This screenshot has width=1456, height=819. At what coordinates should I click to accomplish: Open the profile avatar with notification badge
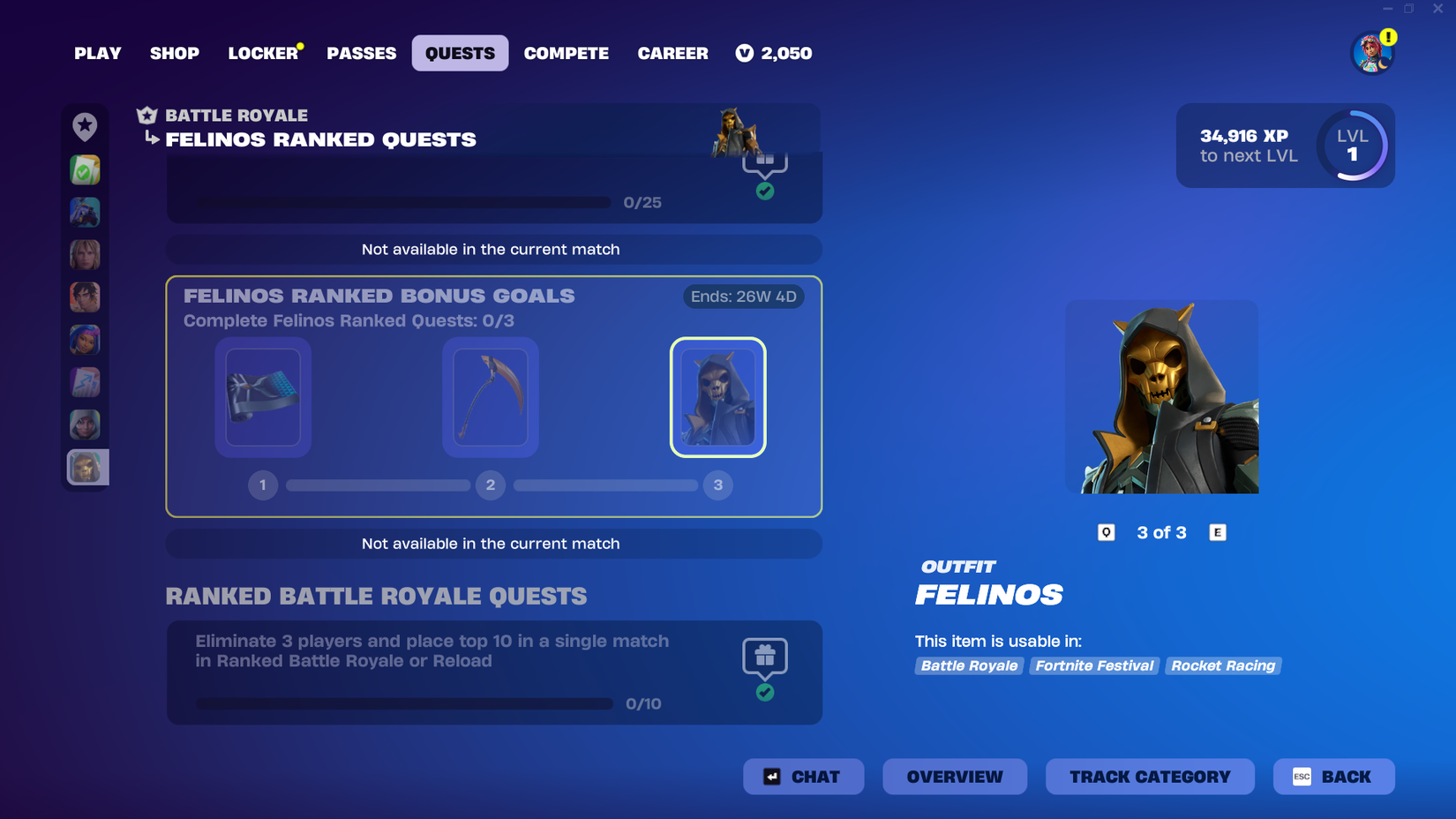click(x=1371, y=53)
